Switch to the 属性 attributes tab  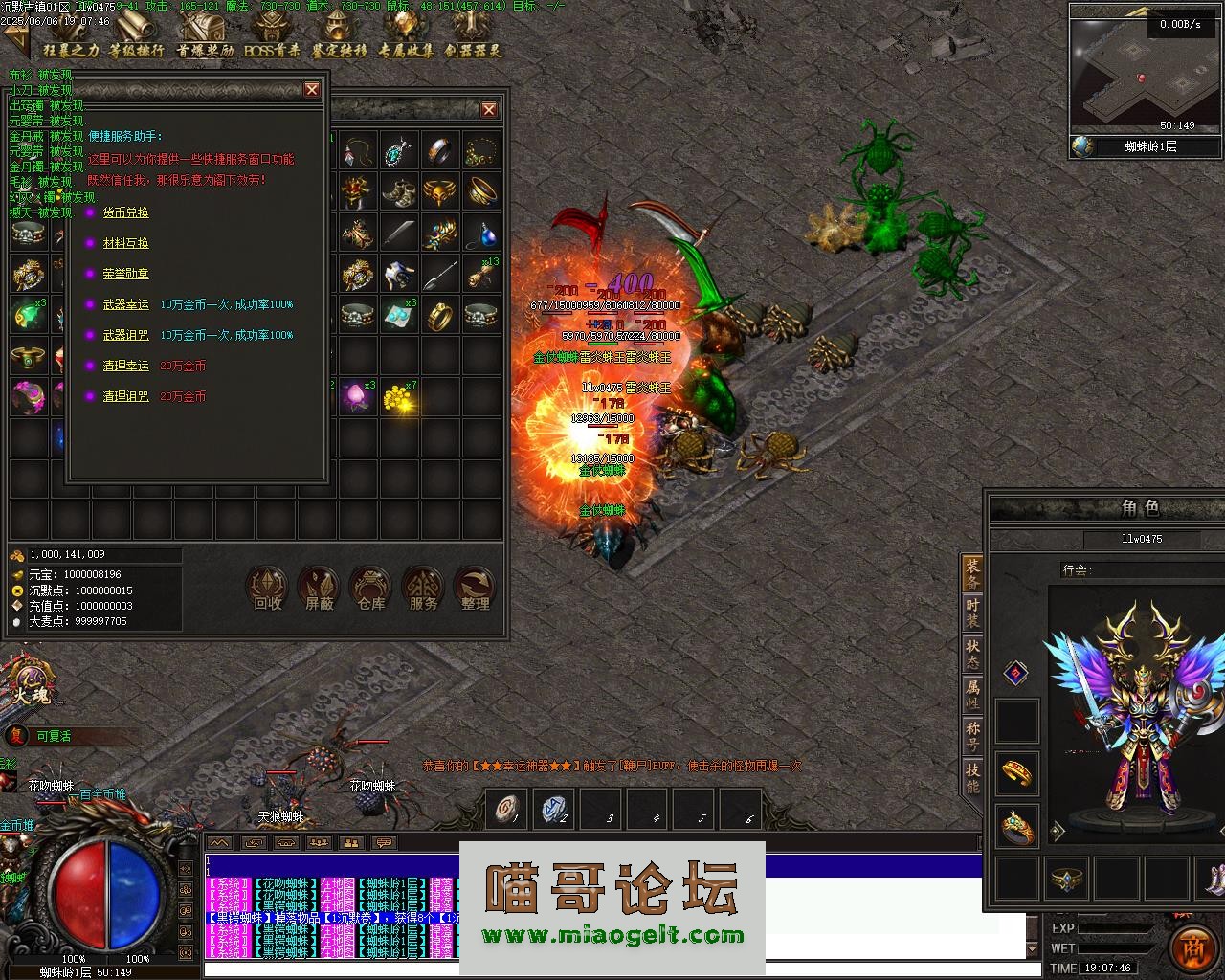click(x=972, y=693)
